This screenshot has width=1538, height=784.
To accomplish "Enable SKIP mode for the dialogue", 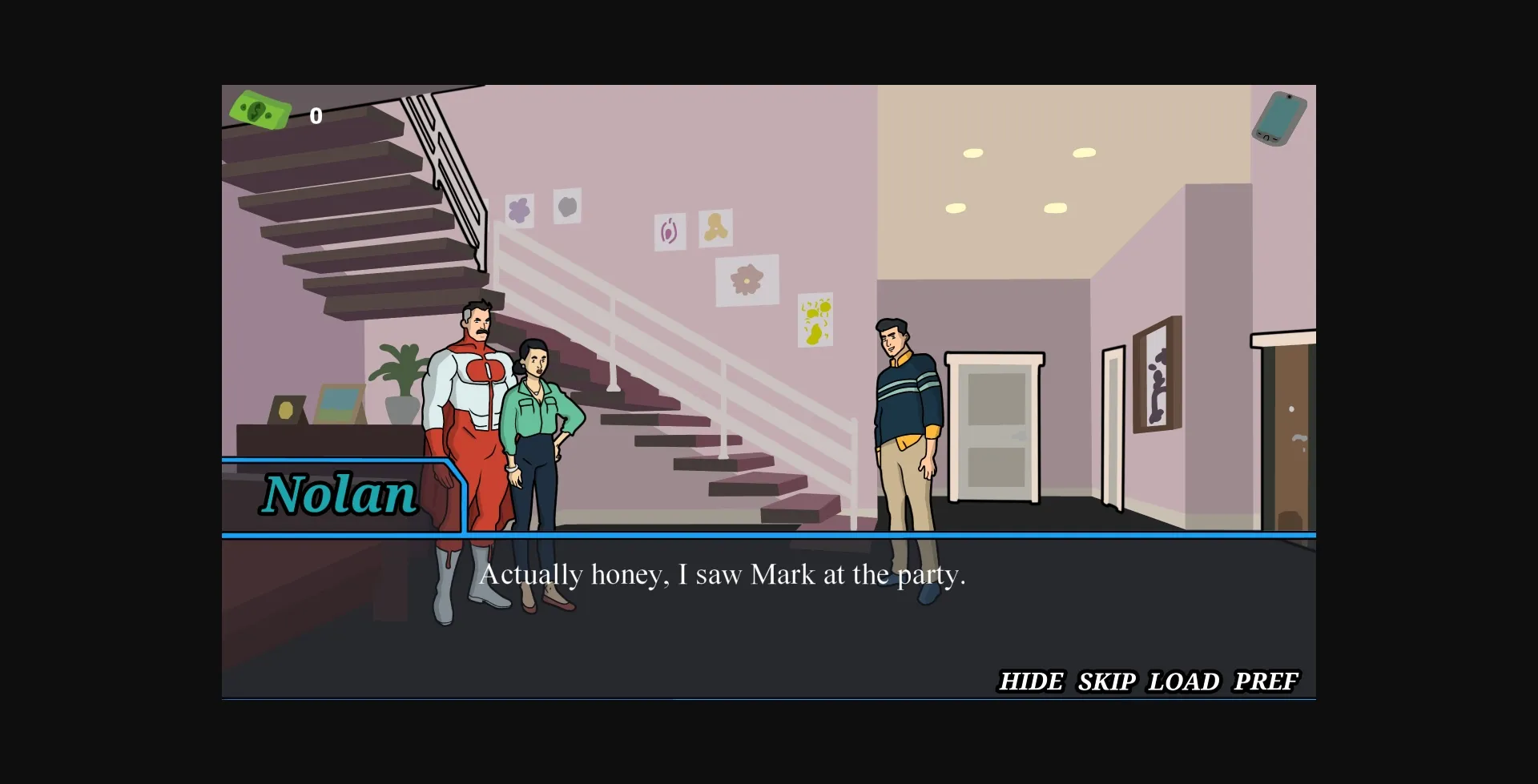I will pos(1106,681).
